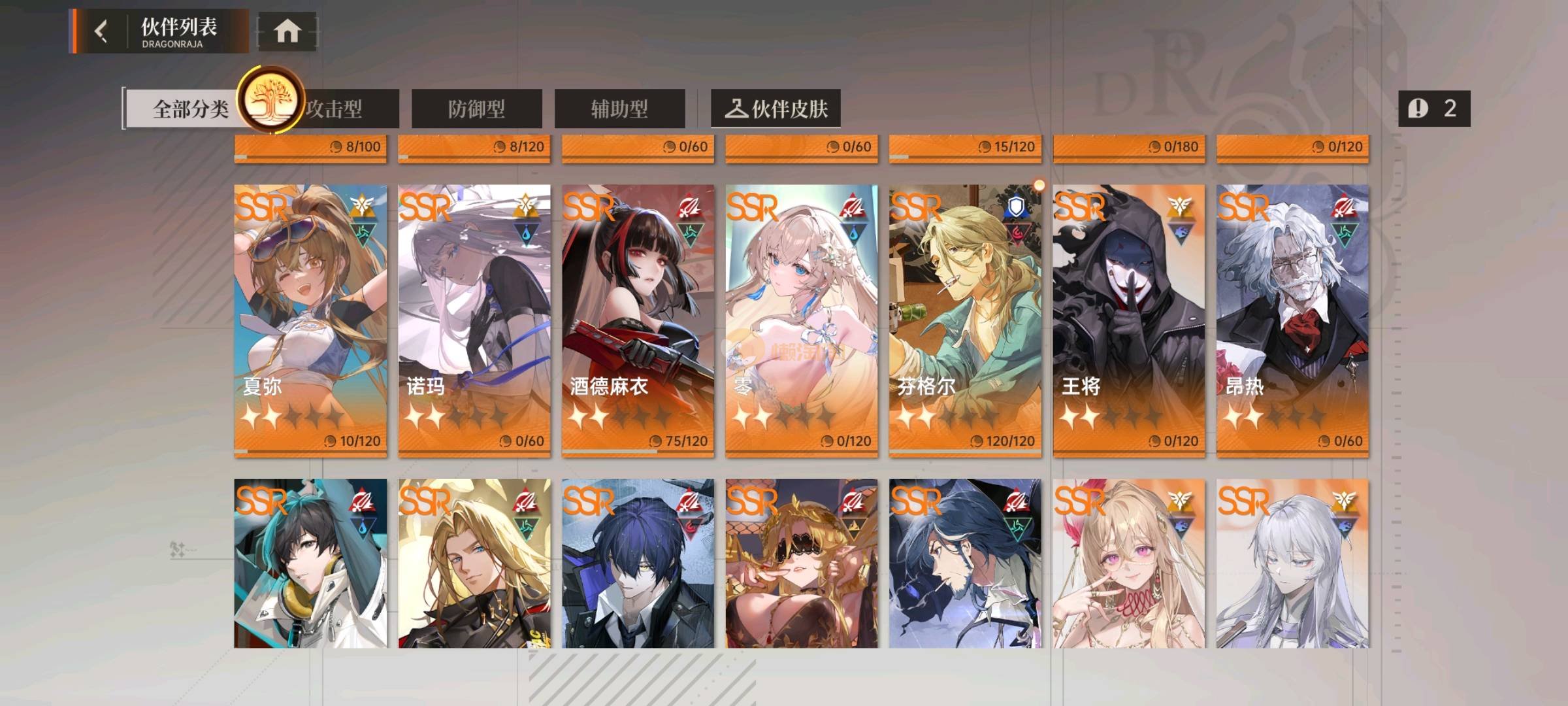Select the pink-eyed blonde girl with glasses card

point(1129,563)
